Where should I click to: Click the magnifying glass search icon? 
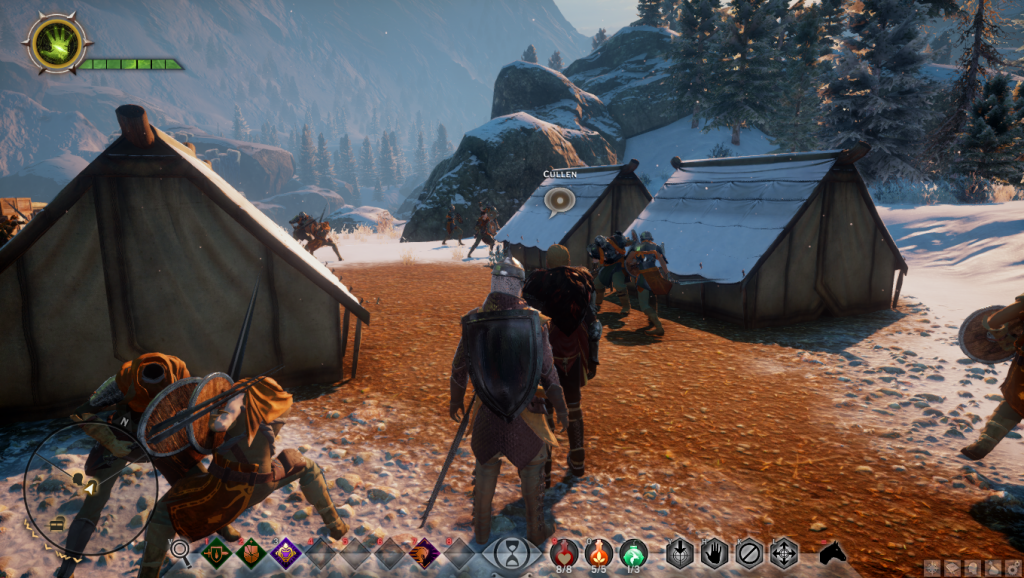pos(180,549)
